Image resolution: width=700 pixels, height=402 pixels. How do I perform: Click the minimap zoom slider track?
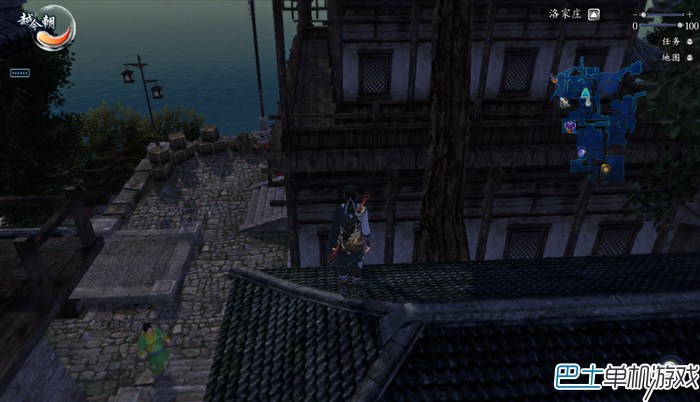tap(663, 15)
